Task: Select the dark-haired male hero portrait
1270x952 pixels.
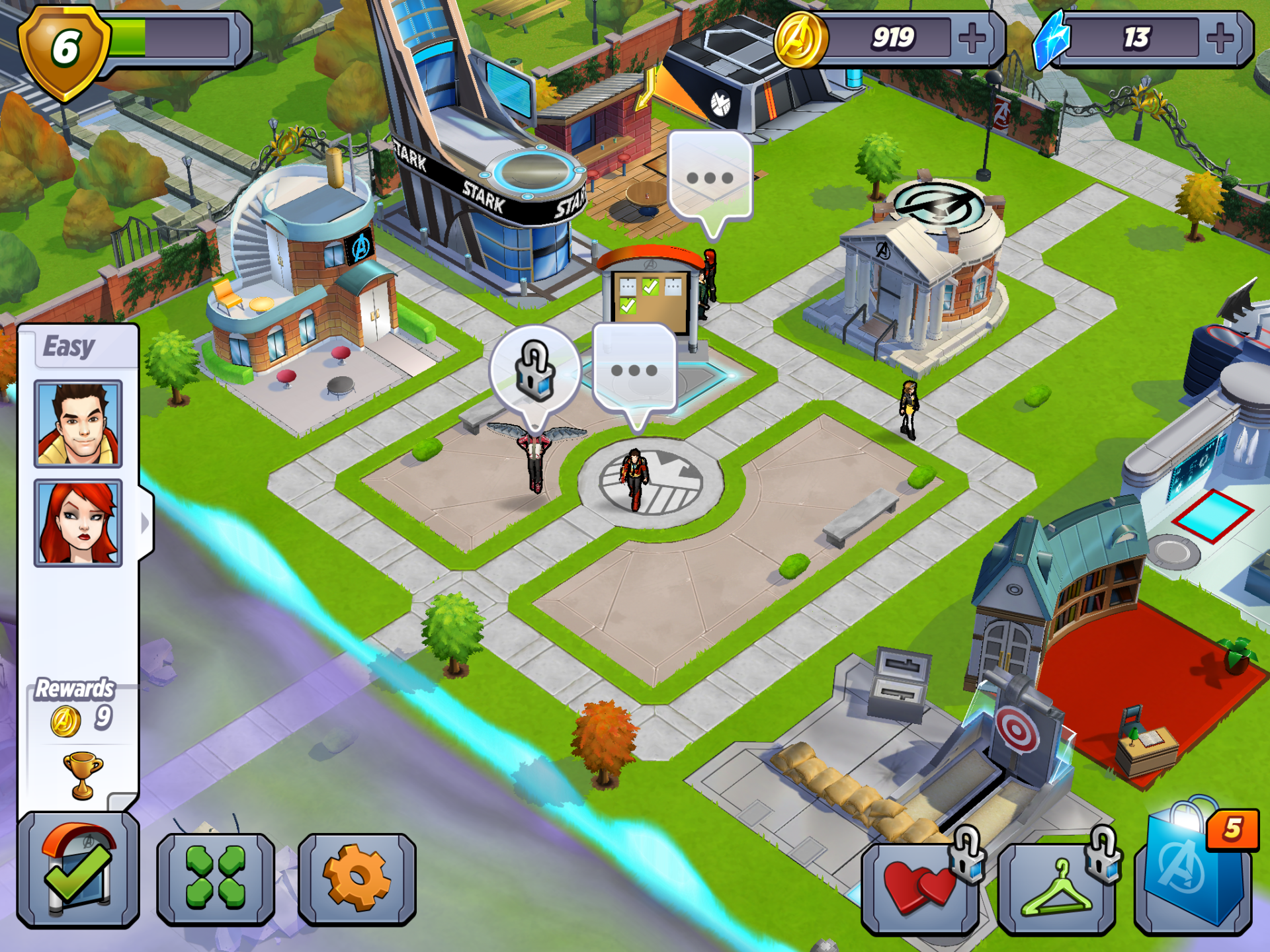Action: point(78,424)
